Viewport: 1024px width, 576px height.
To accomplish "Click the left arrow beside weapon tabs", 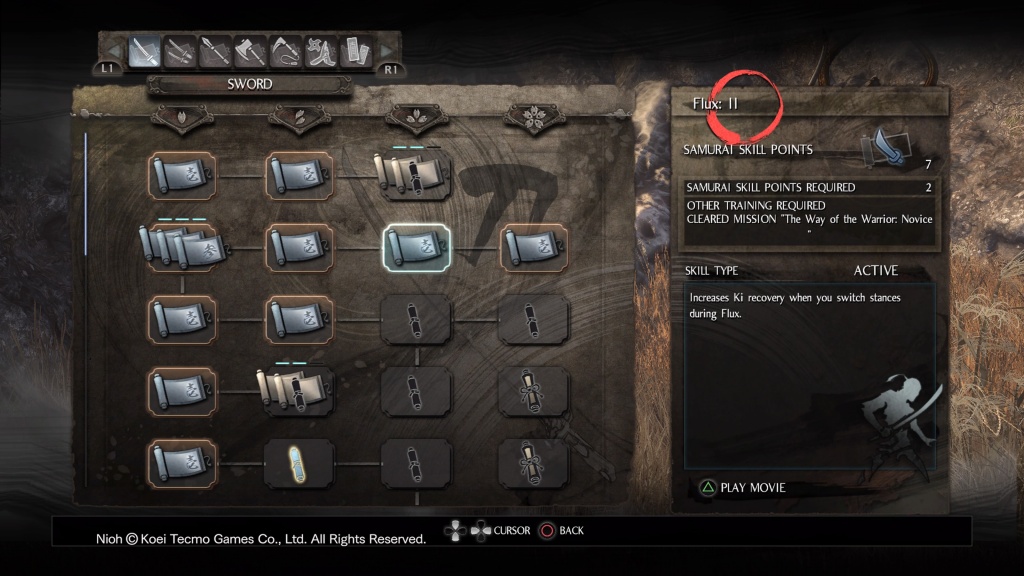I will [x=114, y=49].
